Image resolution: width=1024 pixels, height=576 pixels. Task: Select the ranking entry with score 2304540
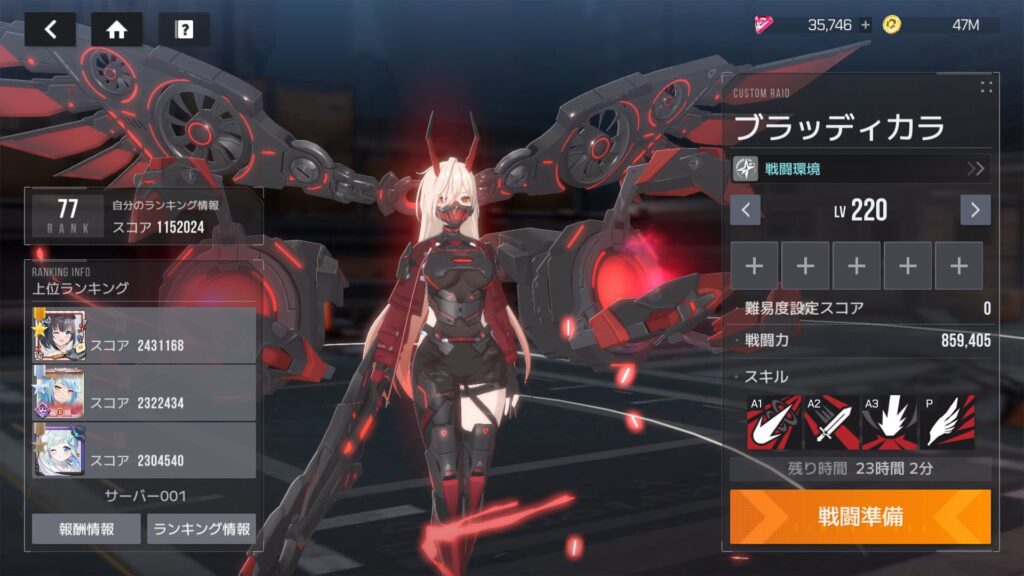[x=145, y=449]
